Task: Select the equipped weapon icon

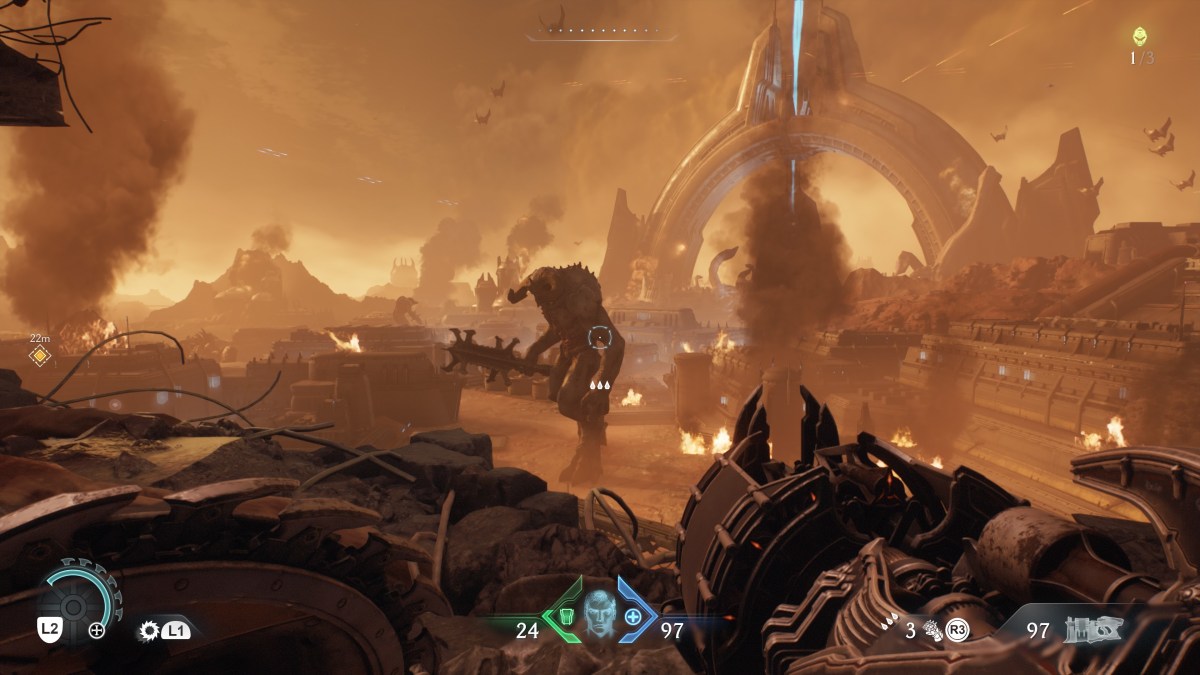Action: (x=1093, y=629)
